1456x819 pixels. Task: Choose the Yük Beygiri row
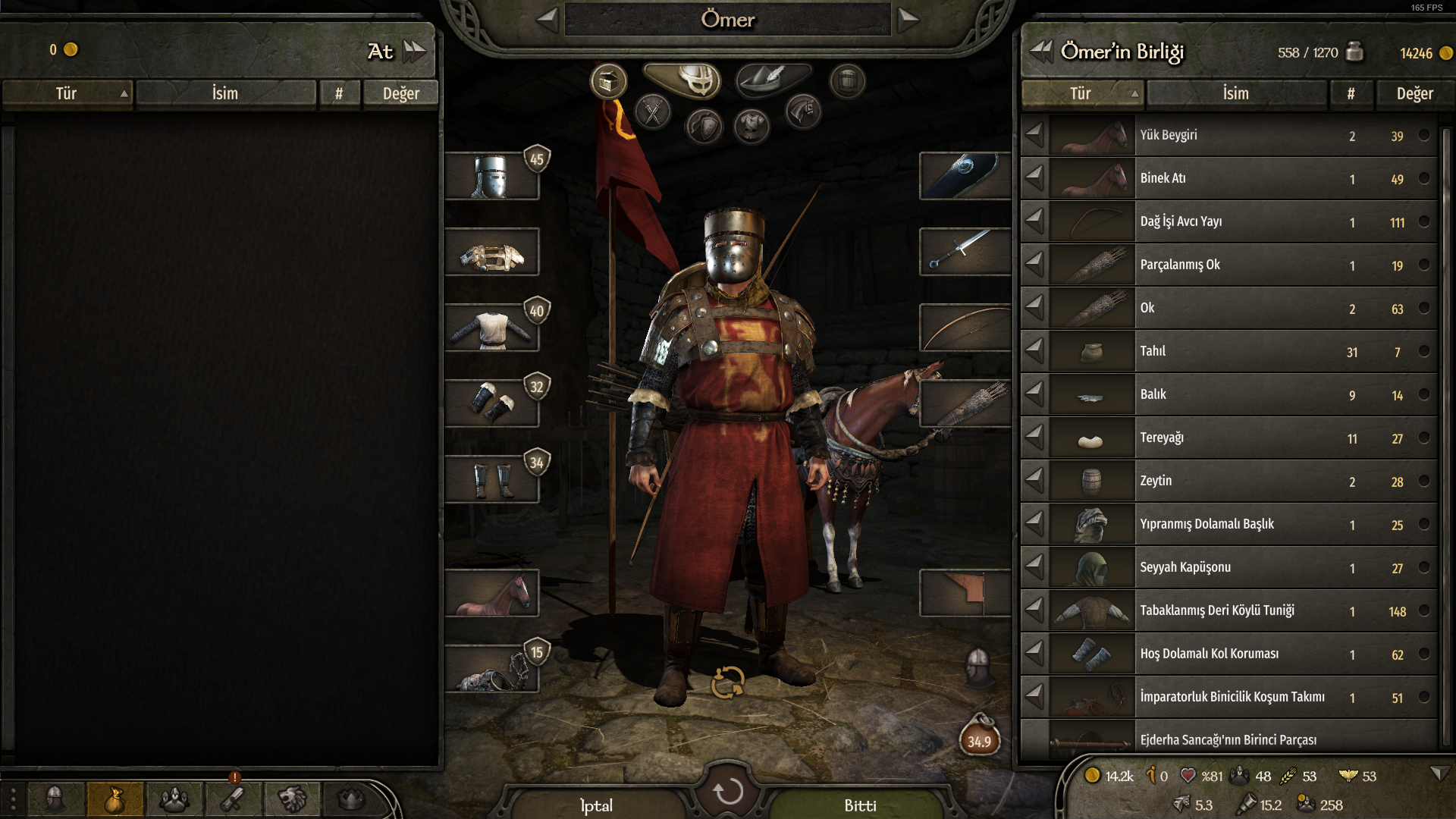(x=1228, y=135)
